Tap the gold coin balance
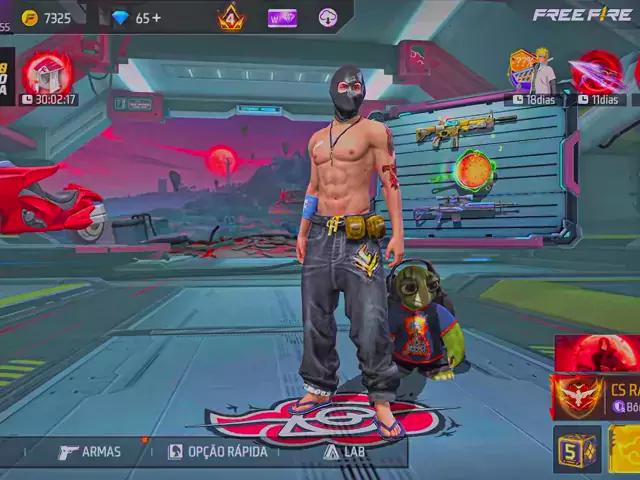The height and width of the screenshot is (480, 640). tap(47, 18)
